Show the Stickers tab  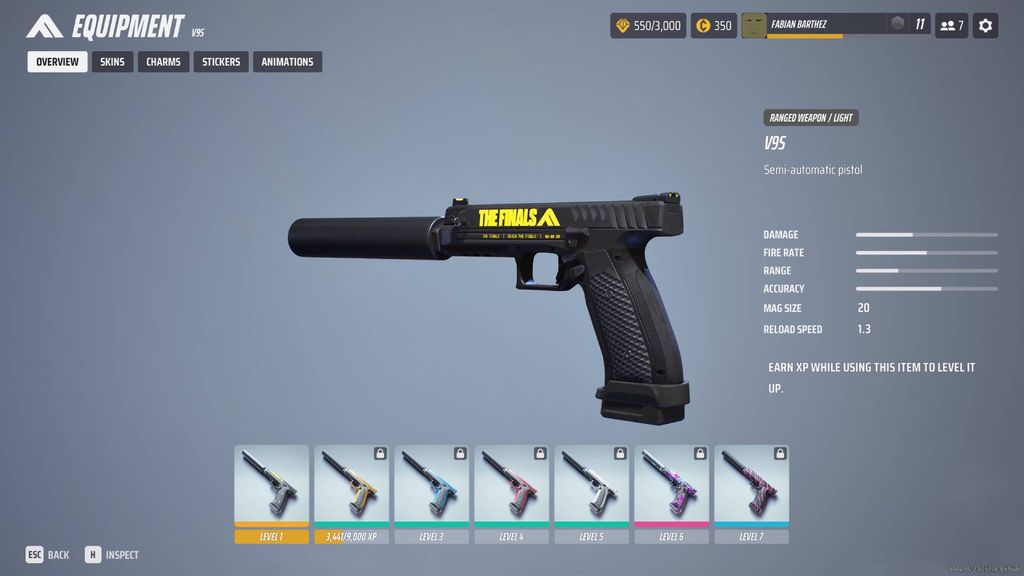click(x=221, y=62)
